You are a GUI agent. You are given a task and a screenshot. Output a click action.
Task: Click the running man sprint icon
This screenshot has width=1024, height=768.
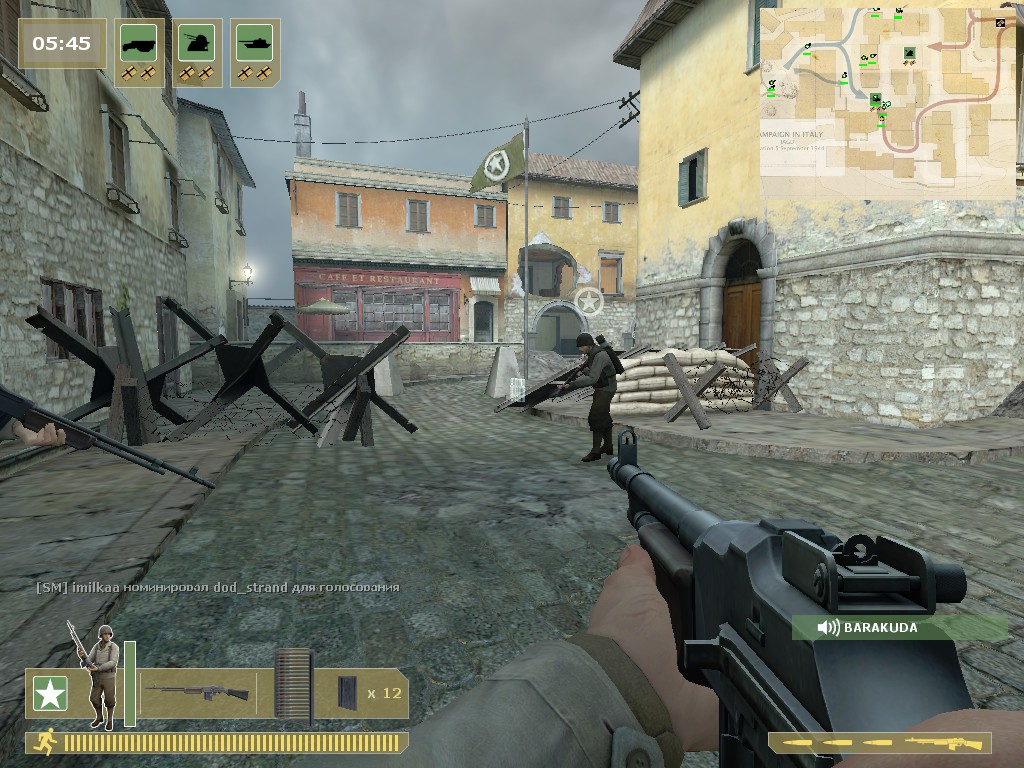click(x=46, y=742)
